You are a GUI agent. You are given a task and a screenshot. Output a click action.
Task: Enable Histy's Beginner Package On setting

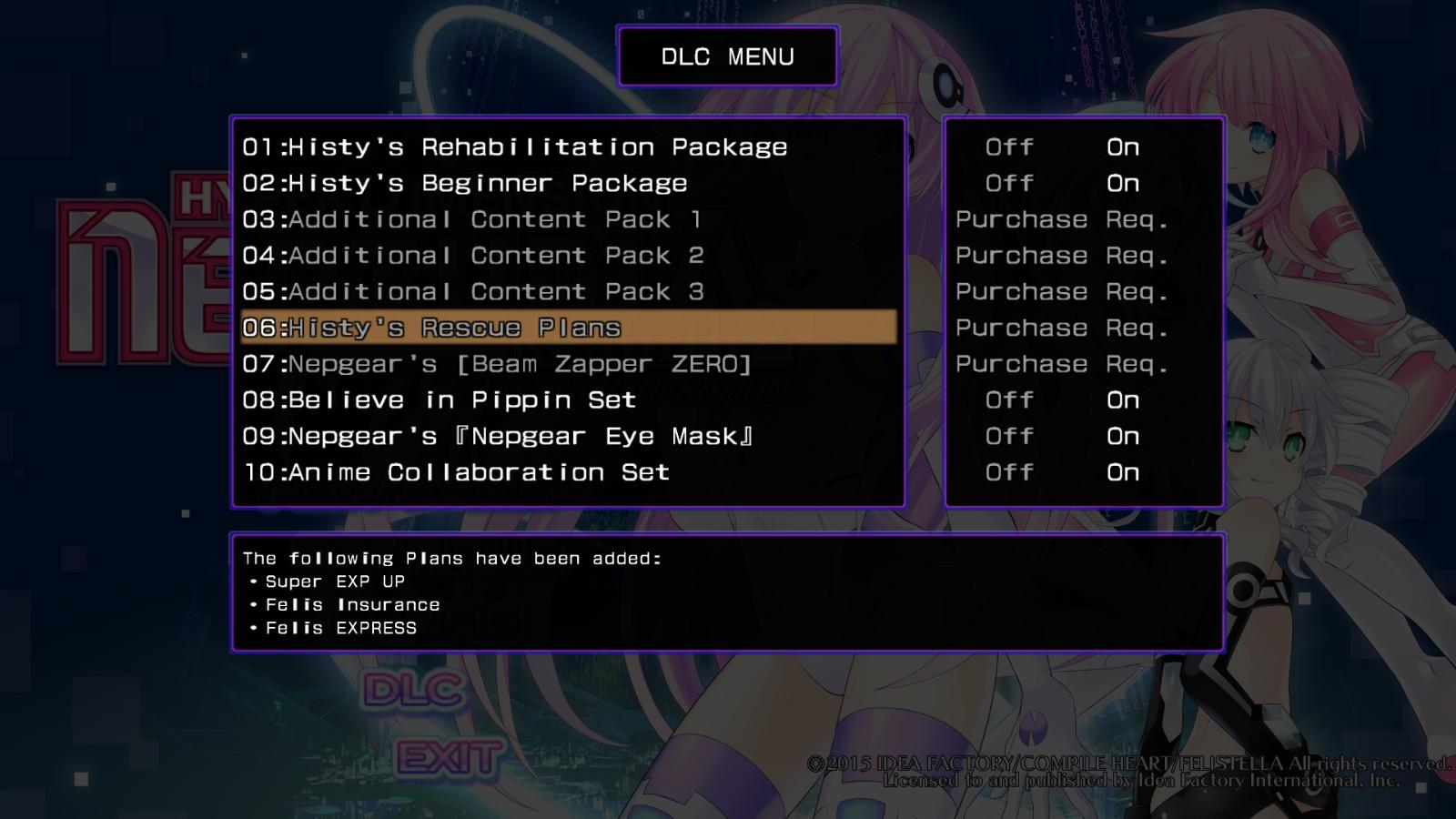1123,183
